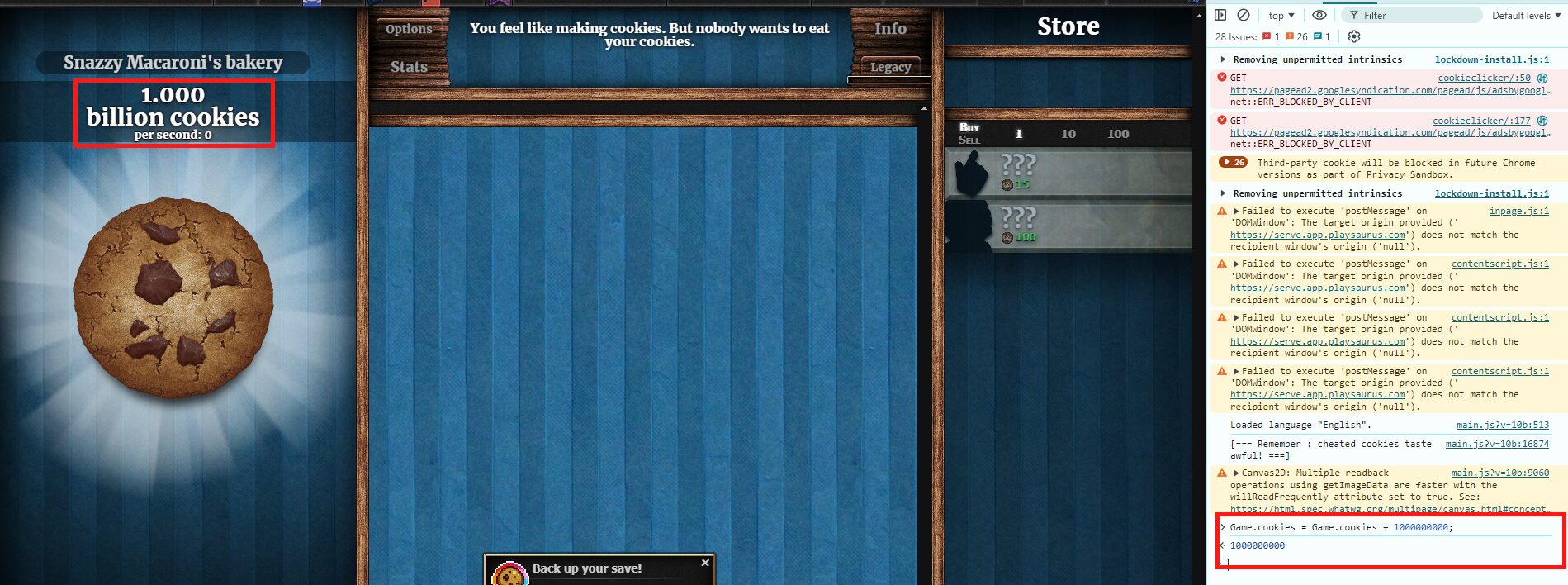The image size is (1568, 585).
Task: Switch the store to Sell mode
Action: tap(969, 140)
